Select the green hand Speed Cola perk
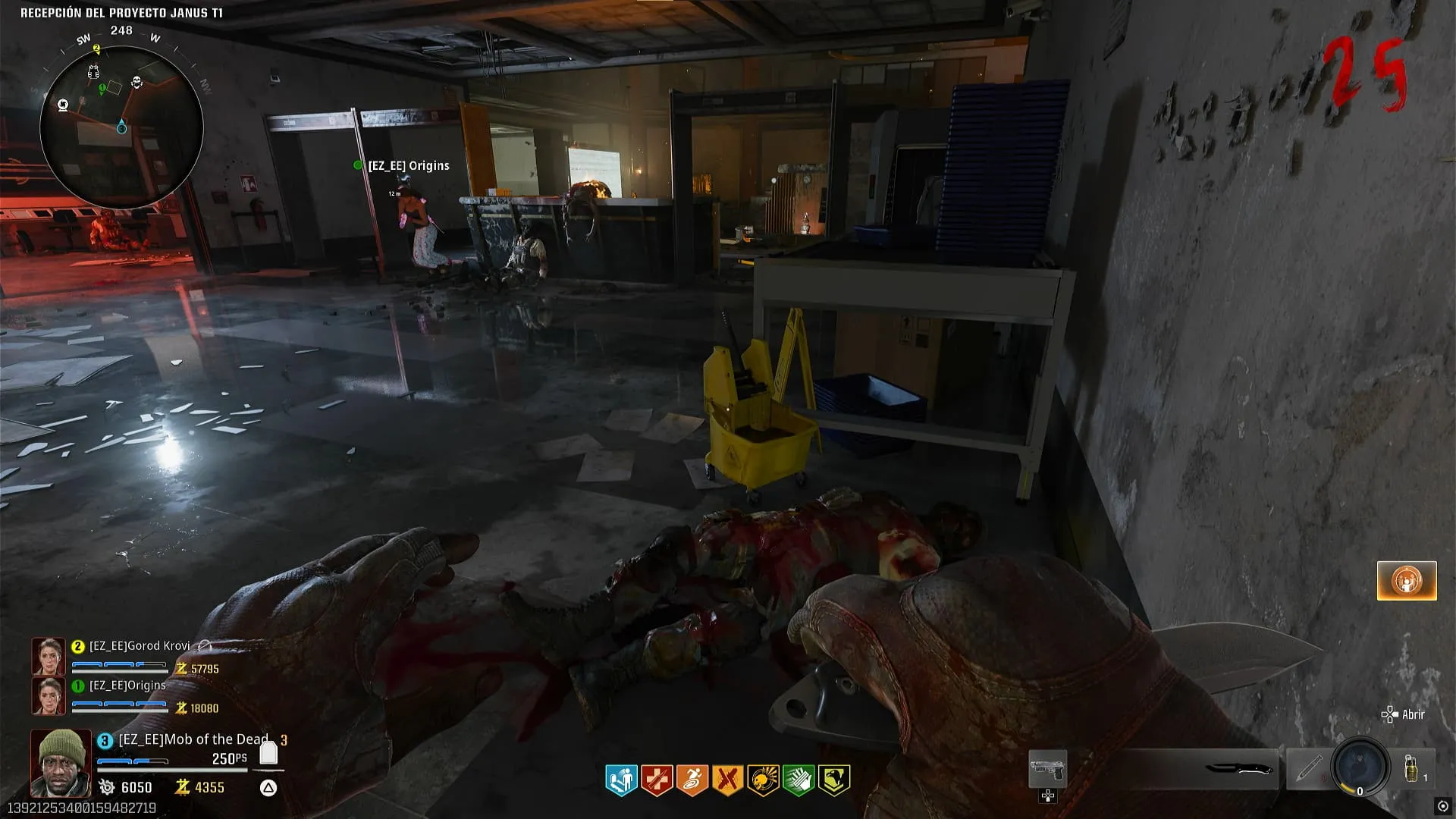 [x=798, y=780]
